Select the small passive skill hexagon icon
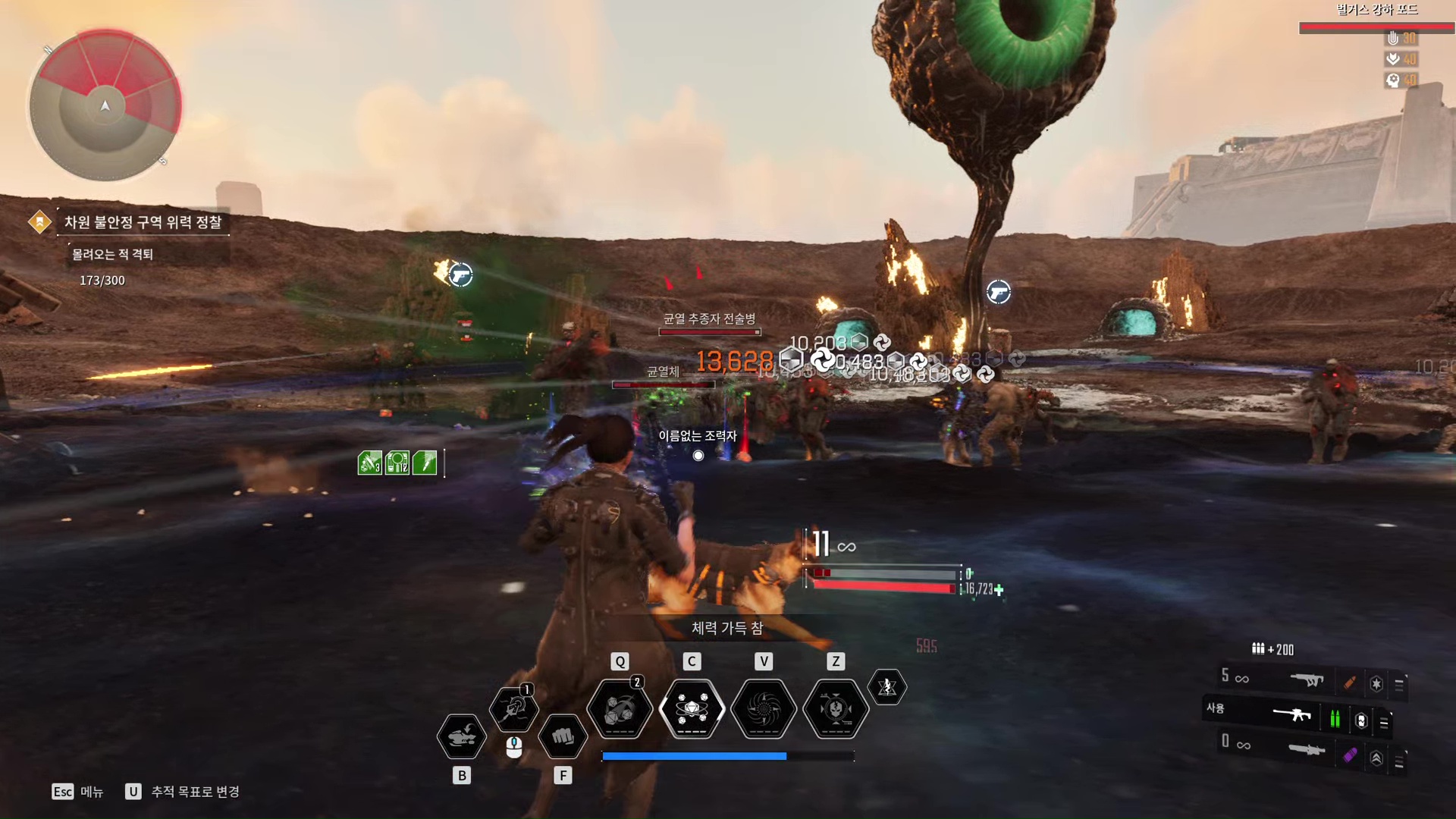This screenshot has width=1456, height=819. pyautogui.click(x=887, y=687)
